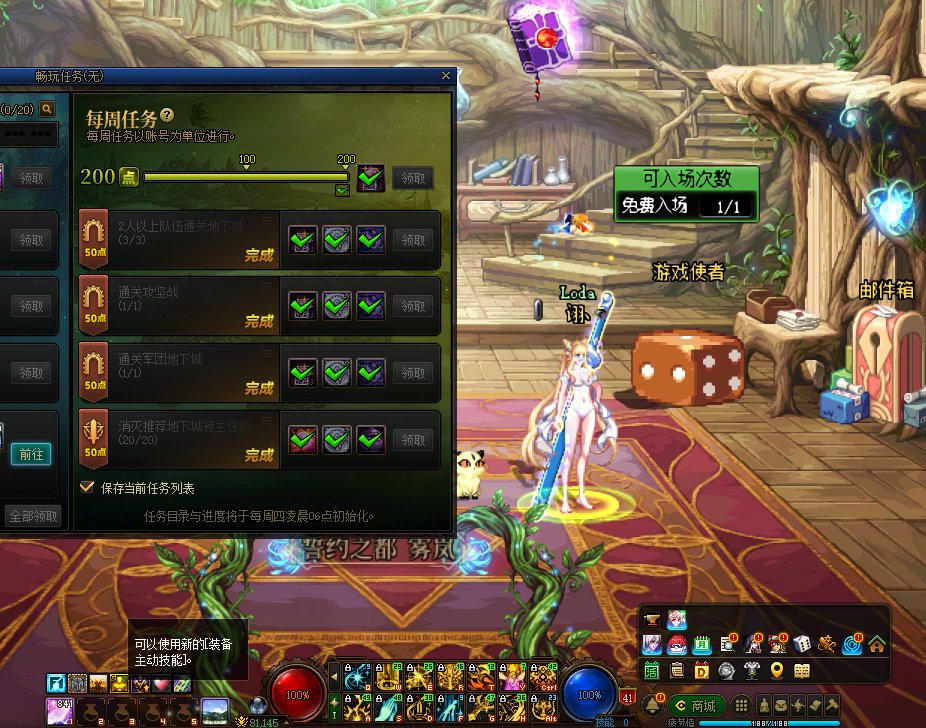The width and height of the screenshot is (926, 728).
Task: Click the white dice icon in the menu tray
Action: (801, 644)
